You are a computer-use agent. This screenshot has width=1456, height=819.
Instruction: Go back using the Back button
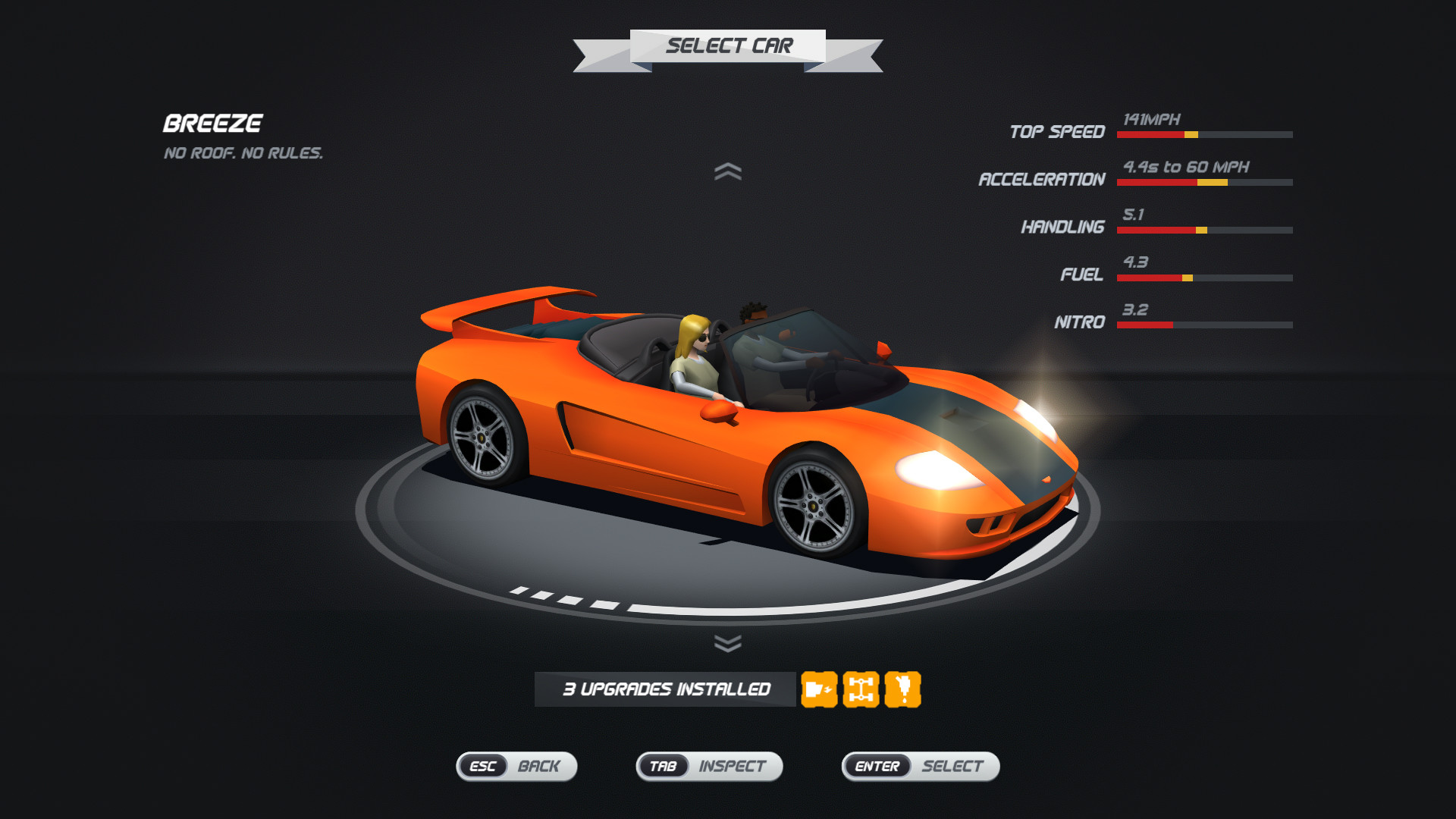click(540, 767)
